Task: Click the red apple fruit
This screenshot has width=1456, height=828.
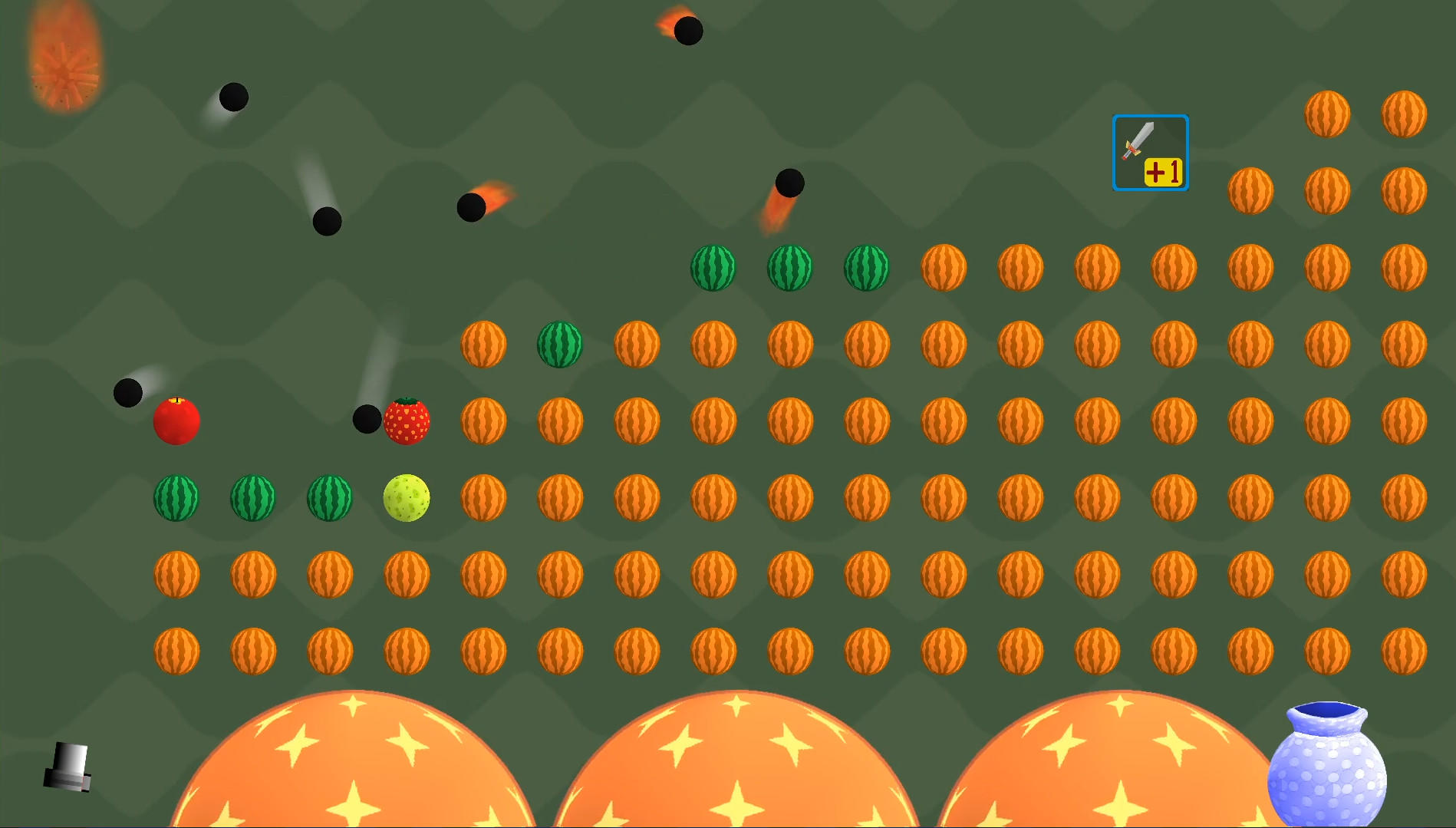Action: click(177, 421)
